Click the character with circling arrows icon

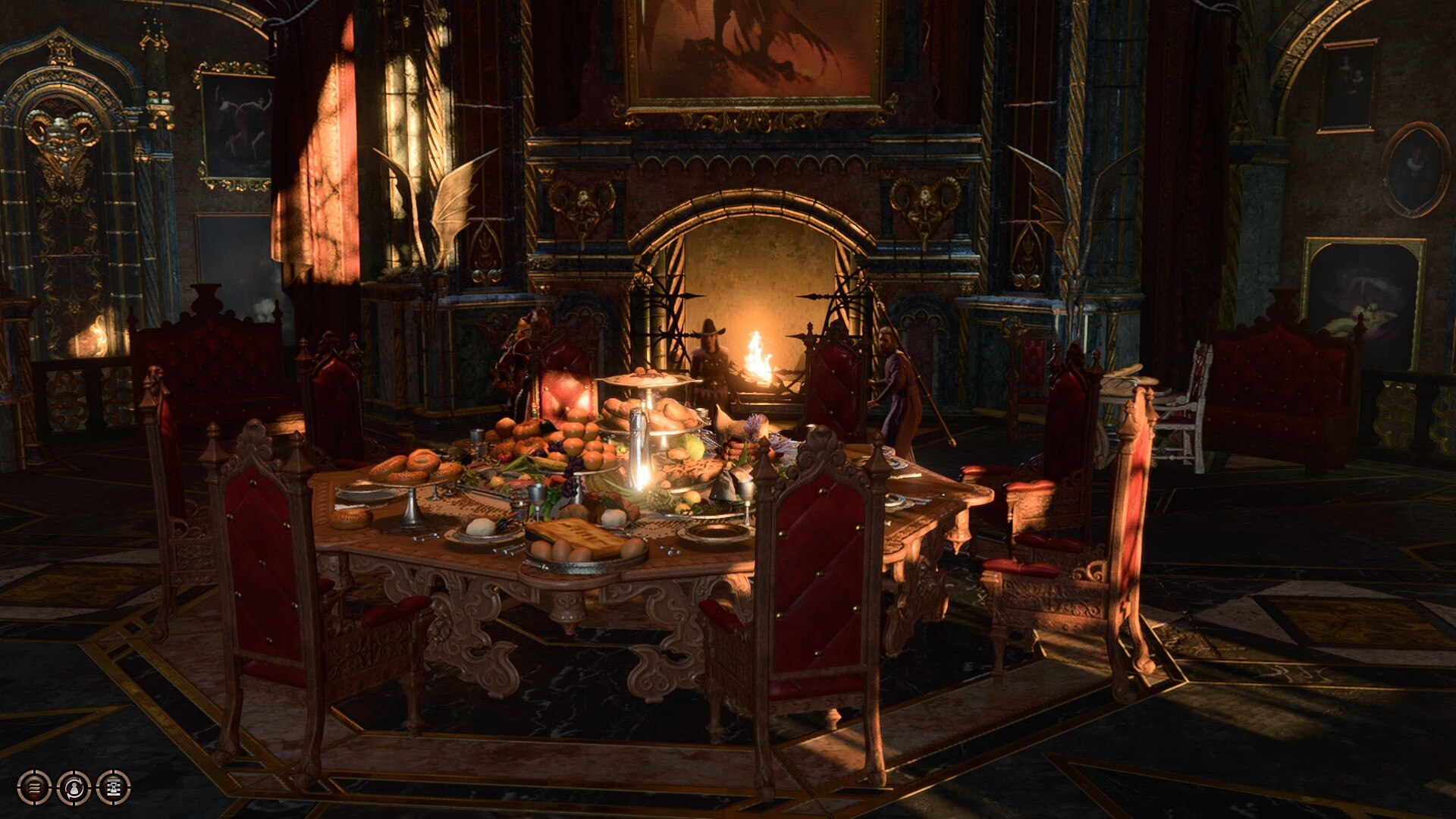pos(74,788)
